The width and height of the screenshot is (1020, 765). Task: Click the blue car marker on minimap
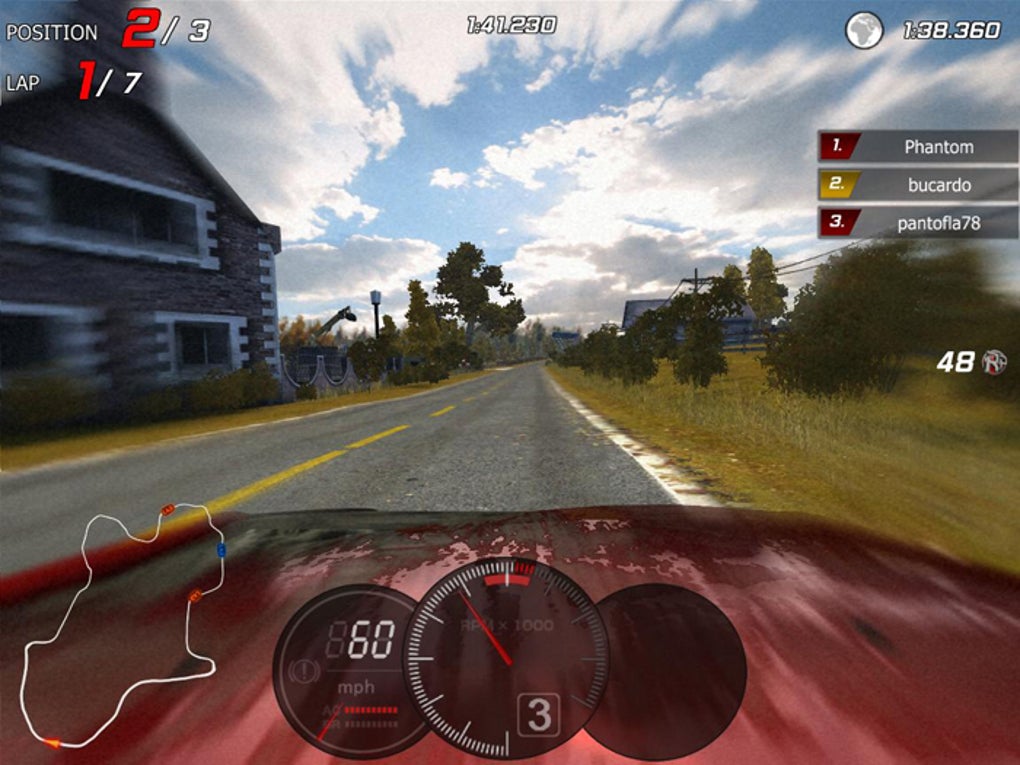pos(221,550)
